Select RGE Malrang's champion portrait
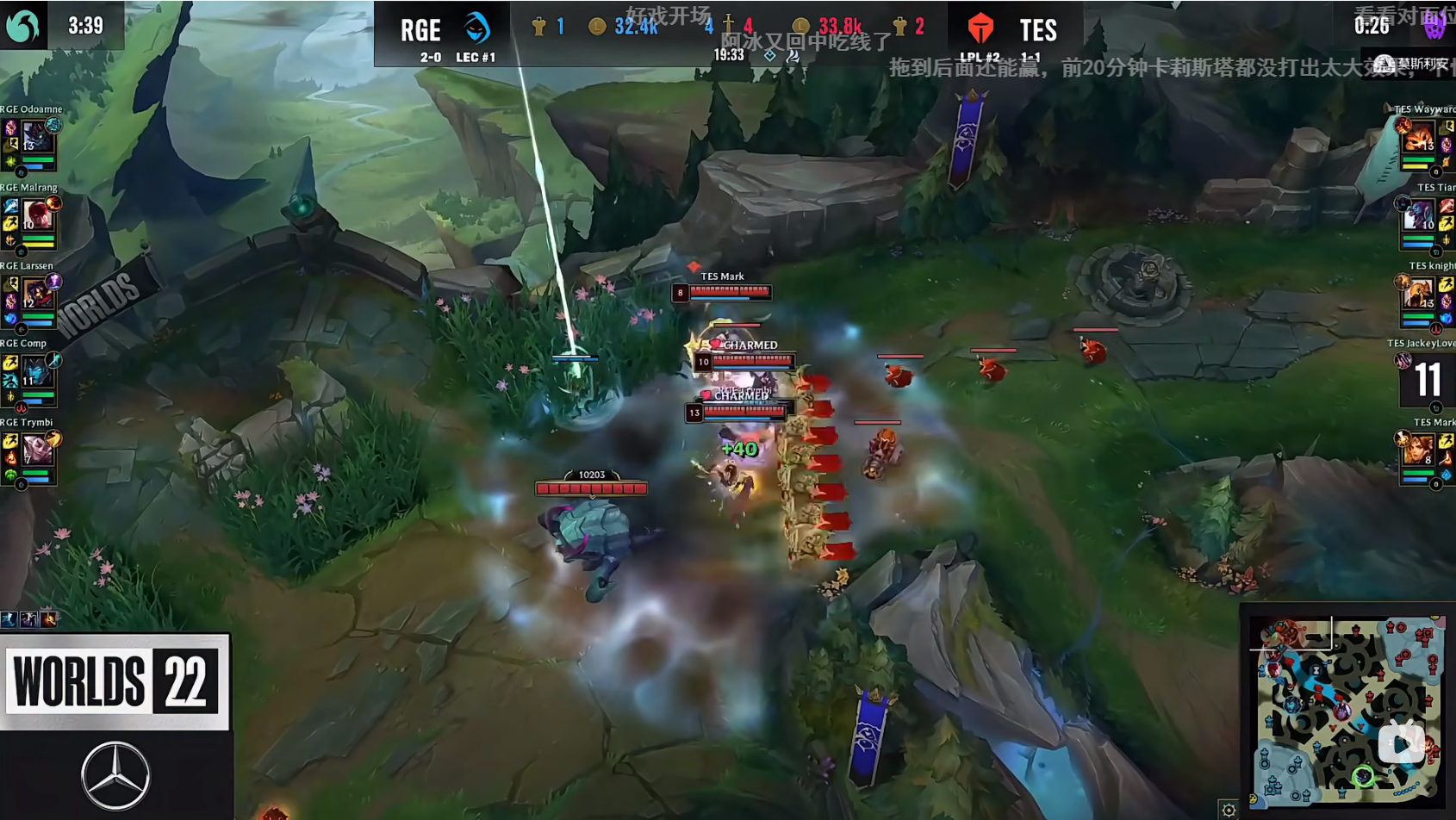Screen dimensions: 1456x820 tap(36, 214)
